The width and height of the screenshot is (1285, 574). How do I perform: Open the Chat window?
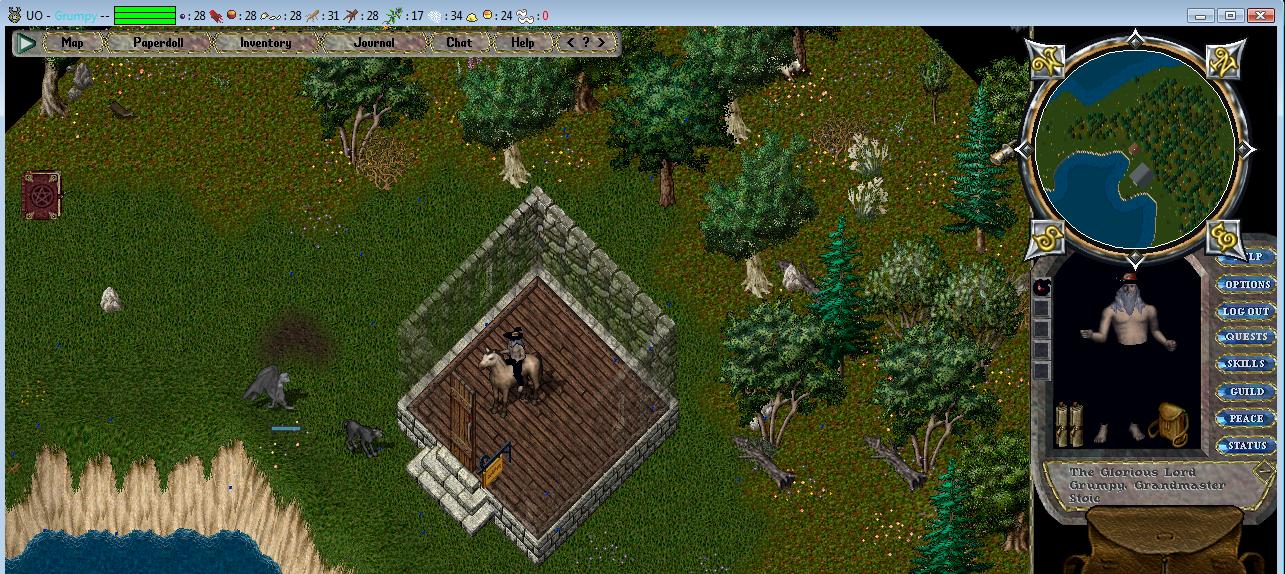tap(459, 43)
